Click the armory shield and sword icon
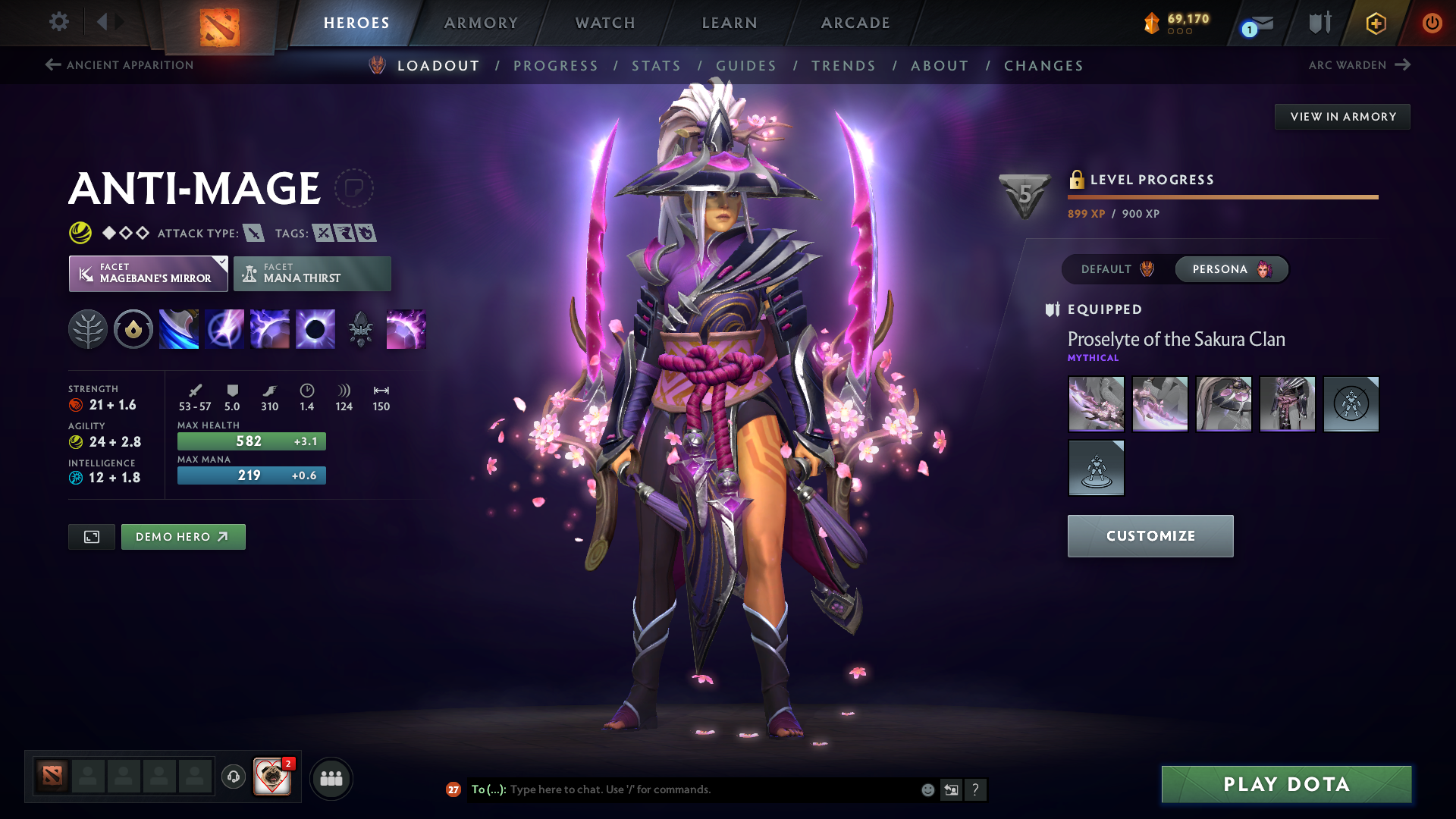The height and width of the screenshot is (819, 1456). pyautogui.click(x=1319, y=22)
